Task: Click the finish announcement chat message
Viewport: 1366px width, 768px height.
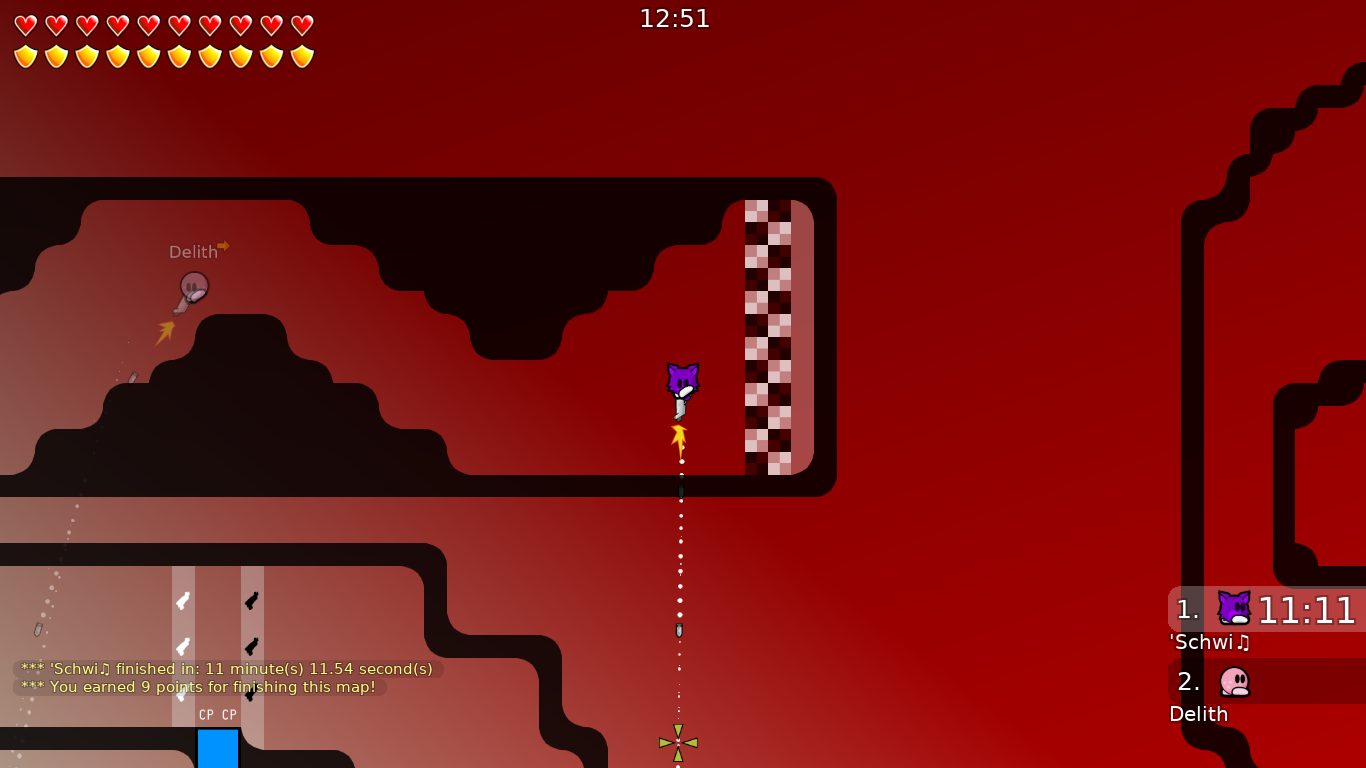Action: (223, 669)
